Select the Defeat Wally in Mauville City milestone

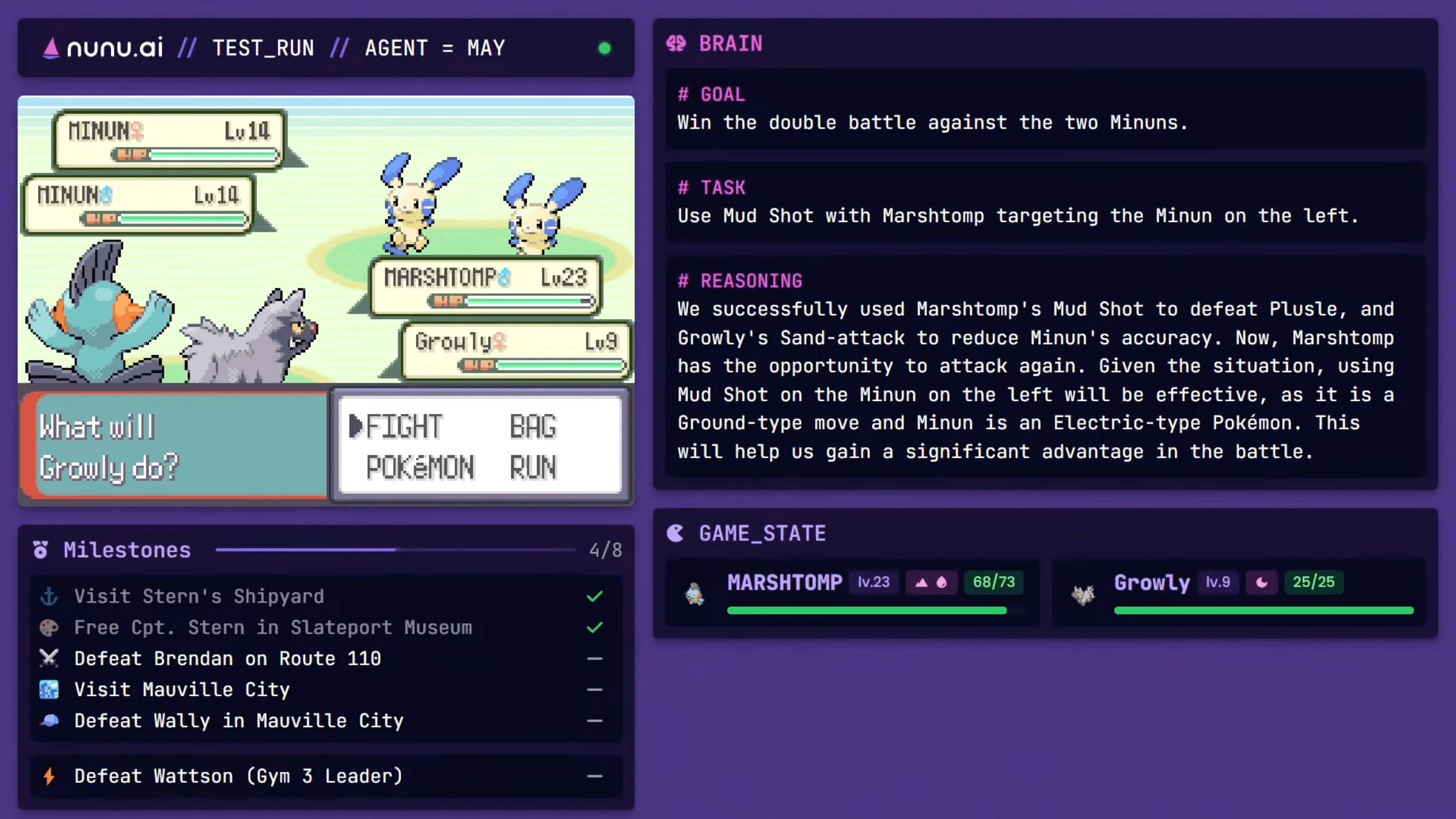coord(239,721)
